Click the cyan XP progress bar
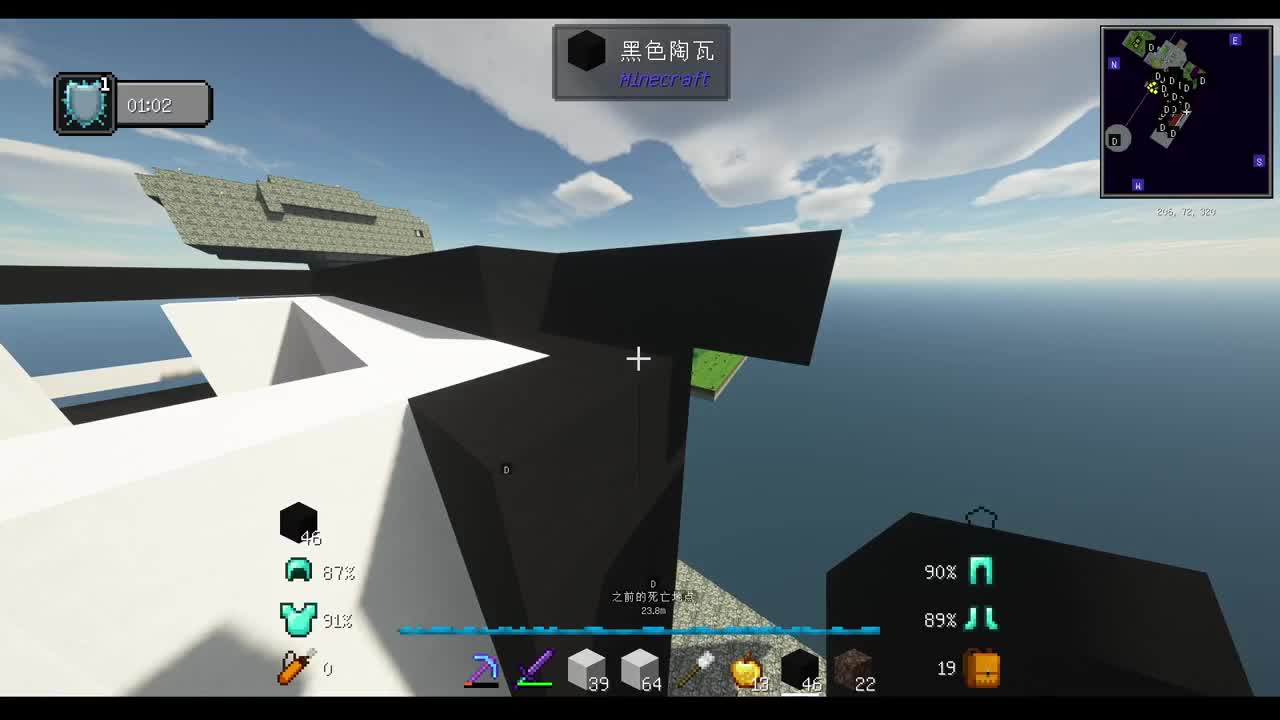This screenshot has width=1280, height=720. [638, 631]
